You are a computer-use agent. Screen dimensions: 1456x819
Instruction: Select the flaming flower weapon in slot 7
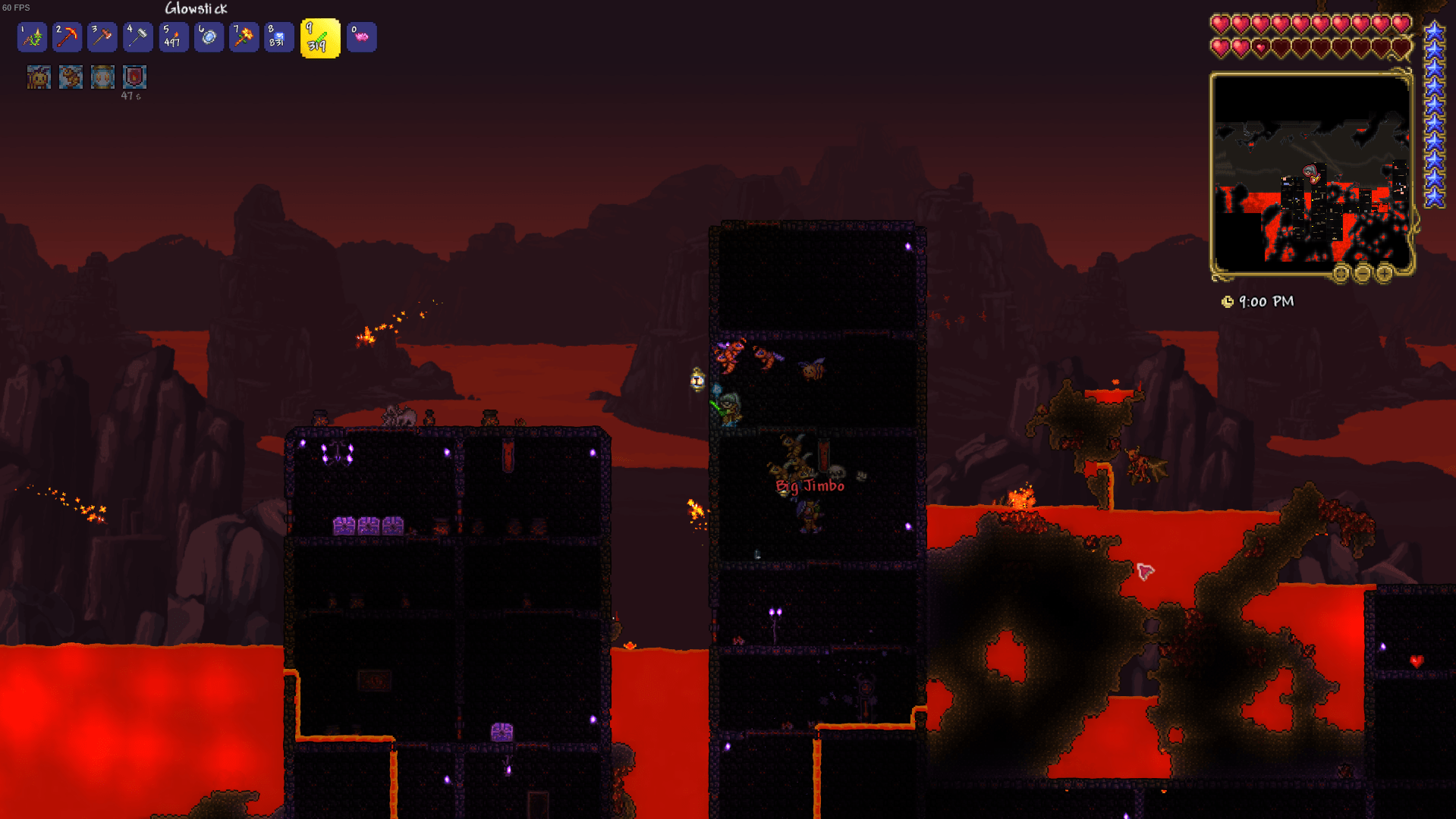(244, 36)
